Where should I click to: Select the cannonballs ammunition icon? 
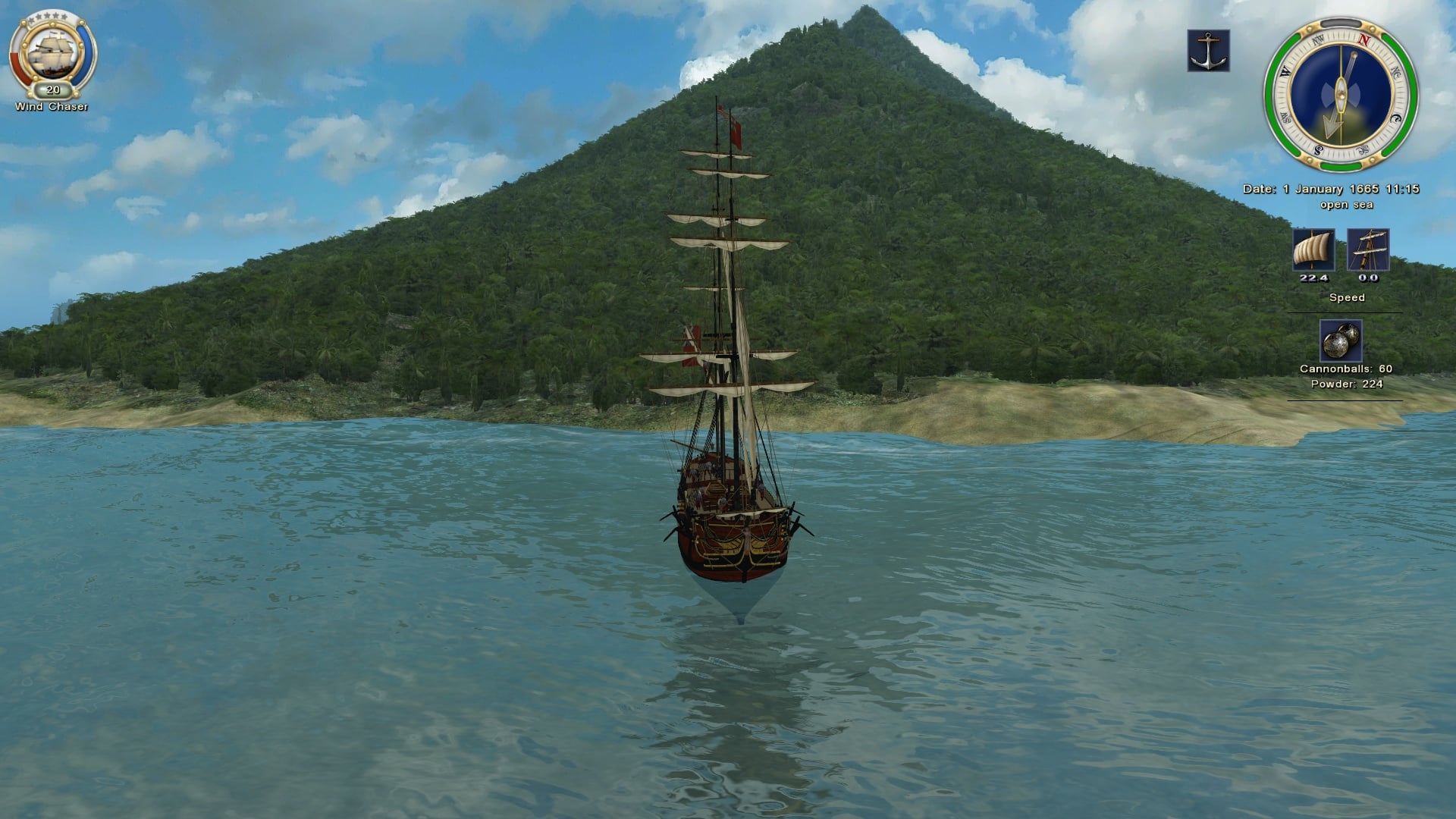click(x=1341, y=340)
